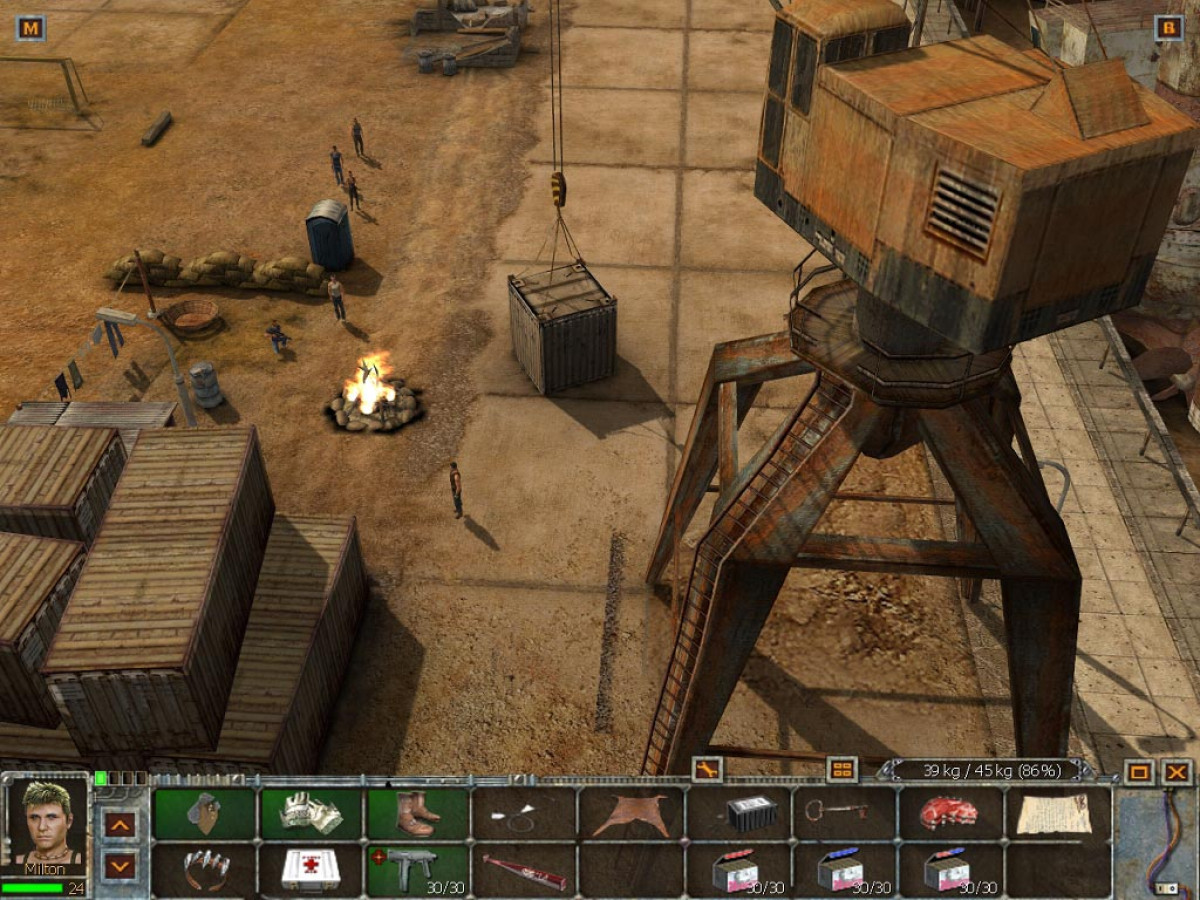Open the paper note item
The height and width of the screenshot is (900, 1200).
pyautogui.click(x=1058, y=813)
